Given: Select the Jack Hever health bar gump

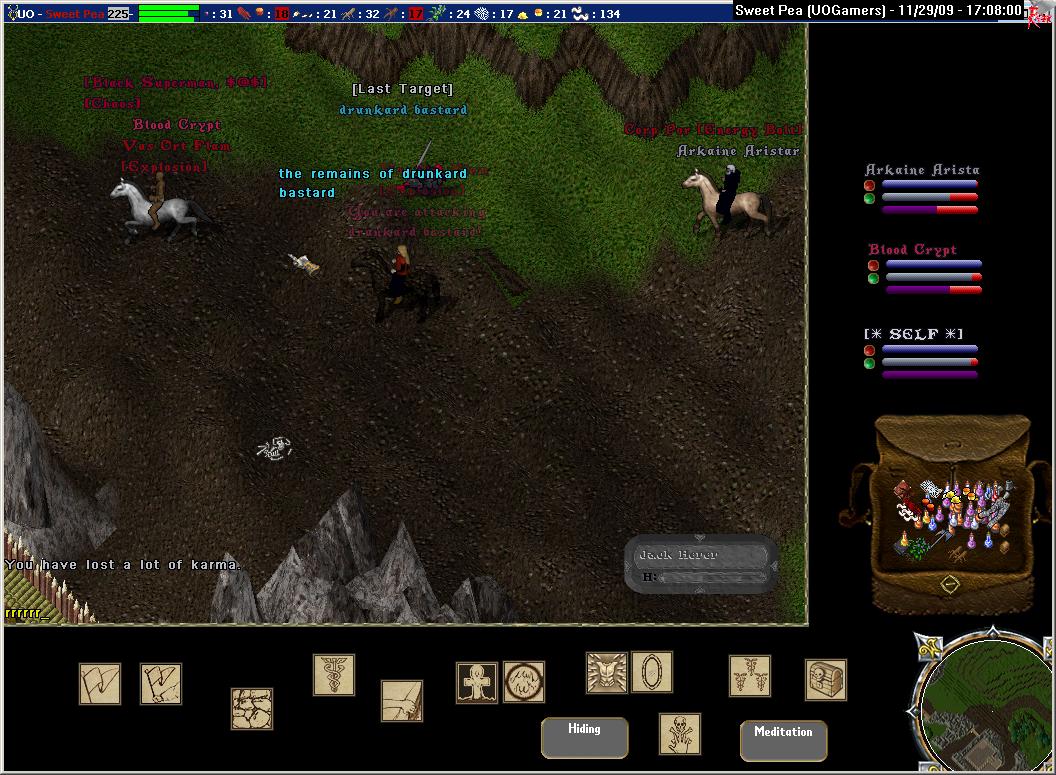Looking at the screenshot, I should pos(702,564).
